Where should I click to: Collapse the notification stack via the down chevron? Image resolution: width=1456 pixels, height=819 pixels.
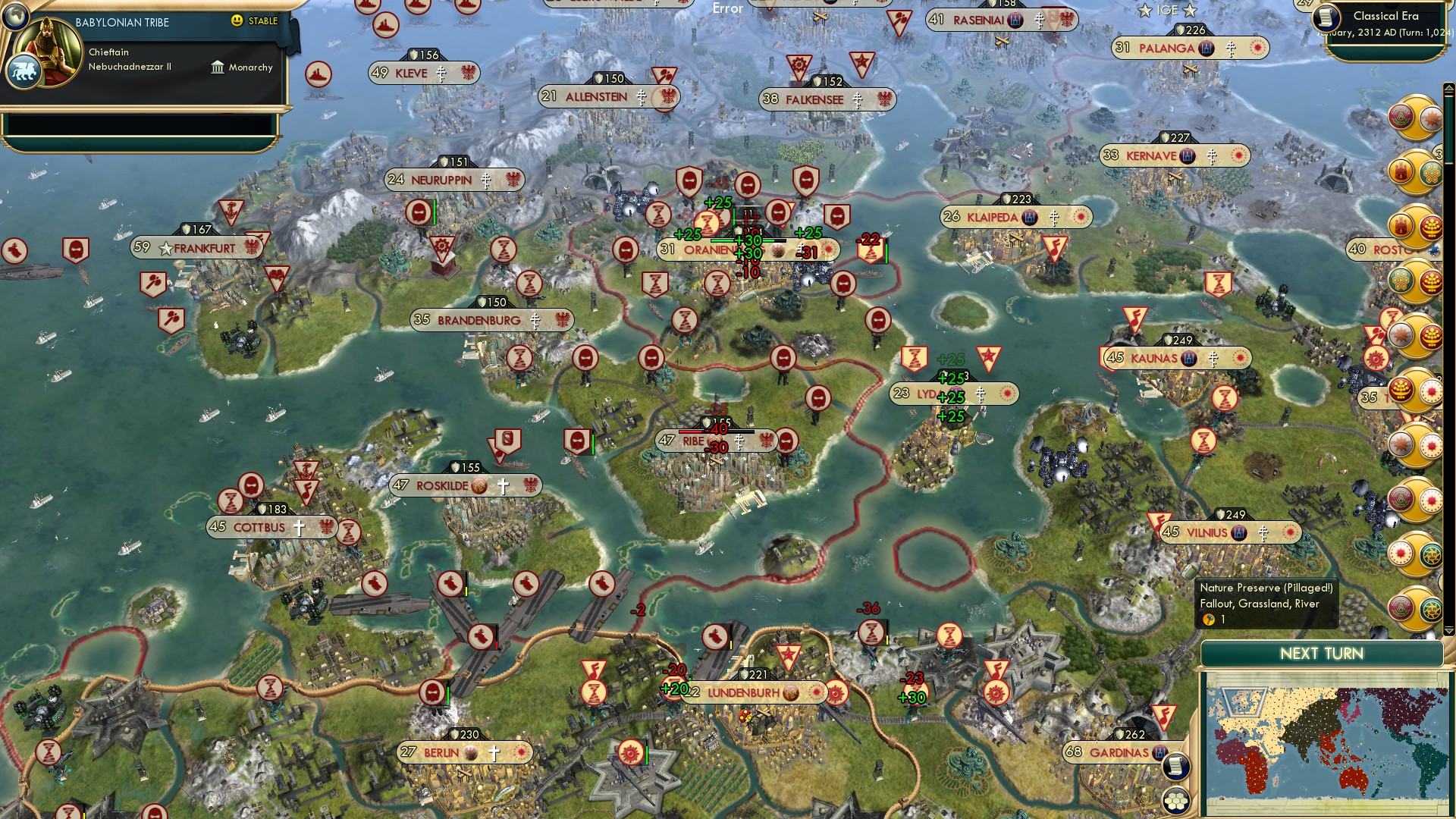tap(1448, 630)
